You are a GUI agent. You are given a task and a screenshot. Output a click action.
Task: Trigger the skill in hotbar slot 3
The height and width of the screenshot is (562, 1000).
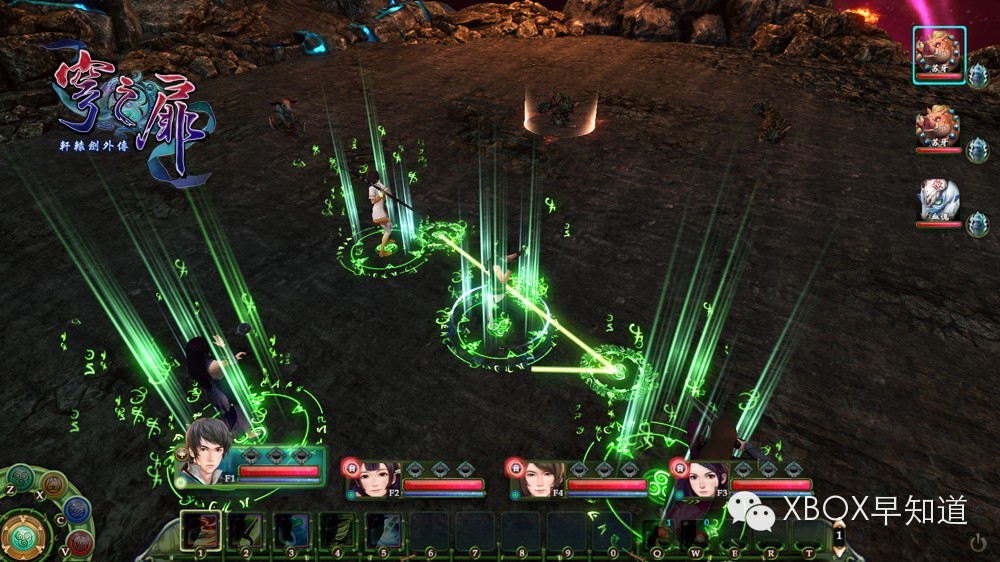(293, 530)
